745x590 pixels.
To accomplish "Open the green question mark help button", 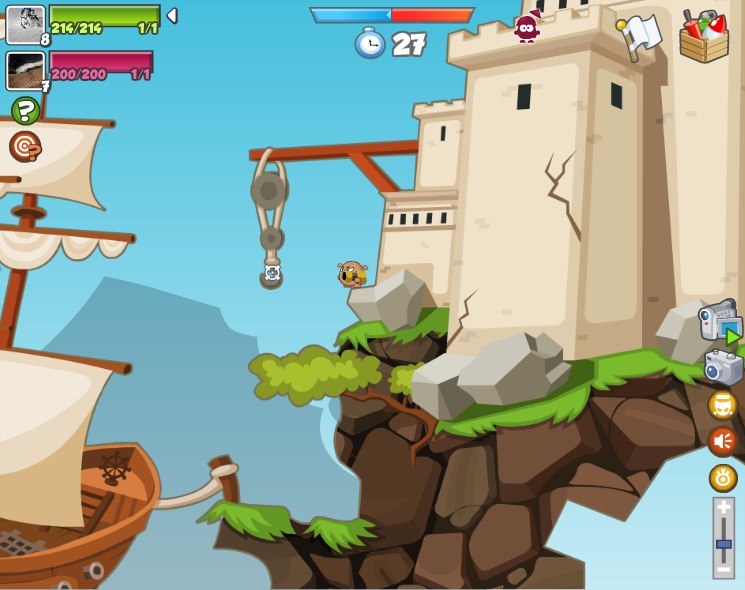I will click(25, 110).
